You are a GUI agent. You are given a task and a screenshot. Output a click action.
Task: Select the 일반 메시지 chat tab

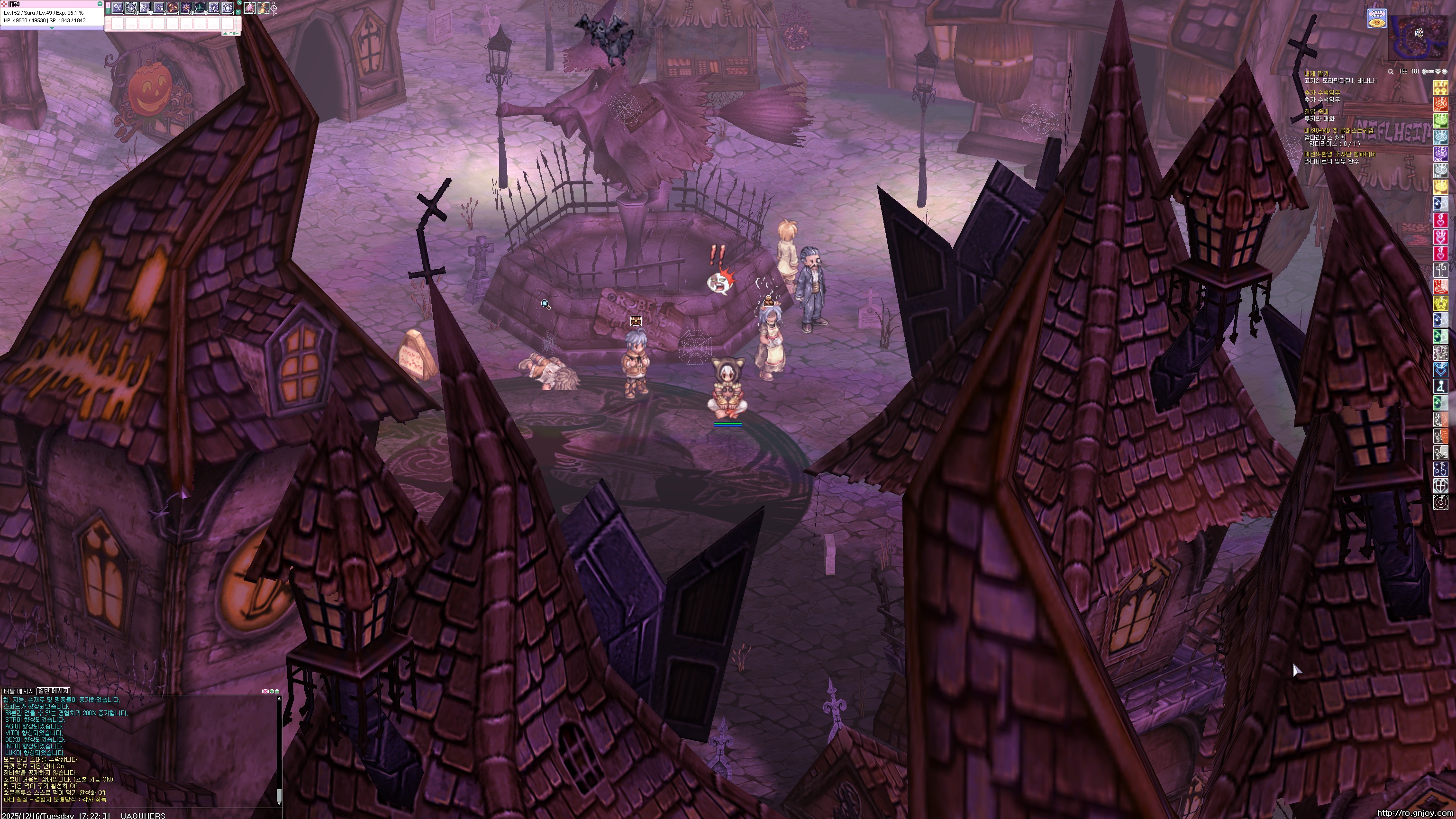point(53,691)
